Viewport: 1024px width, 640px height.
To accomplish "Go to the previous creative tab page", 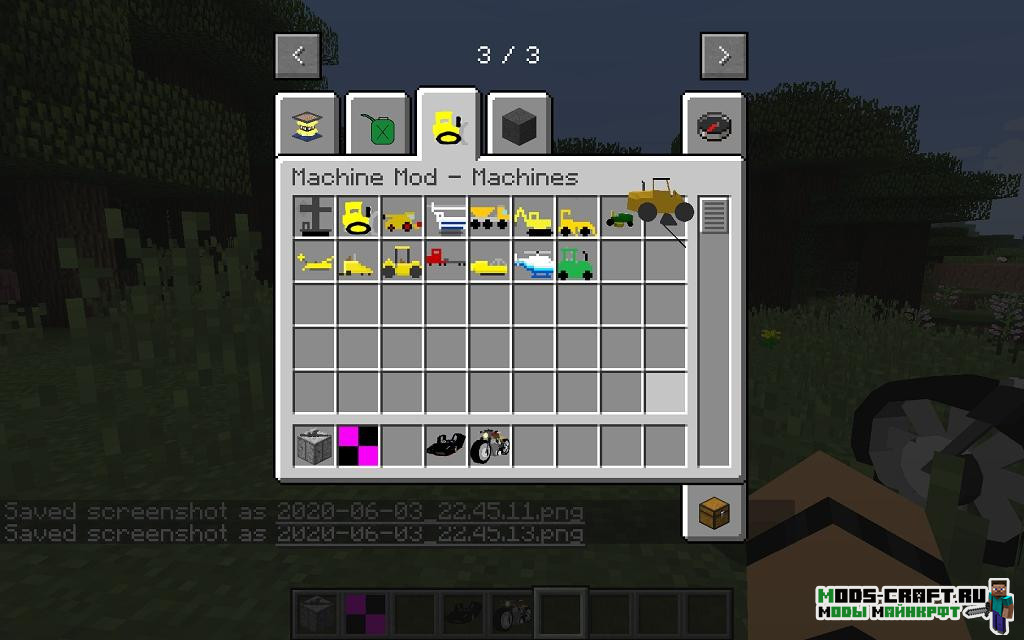I will pos(298,56).
